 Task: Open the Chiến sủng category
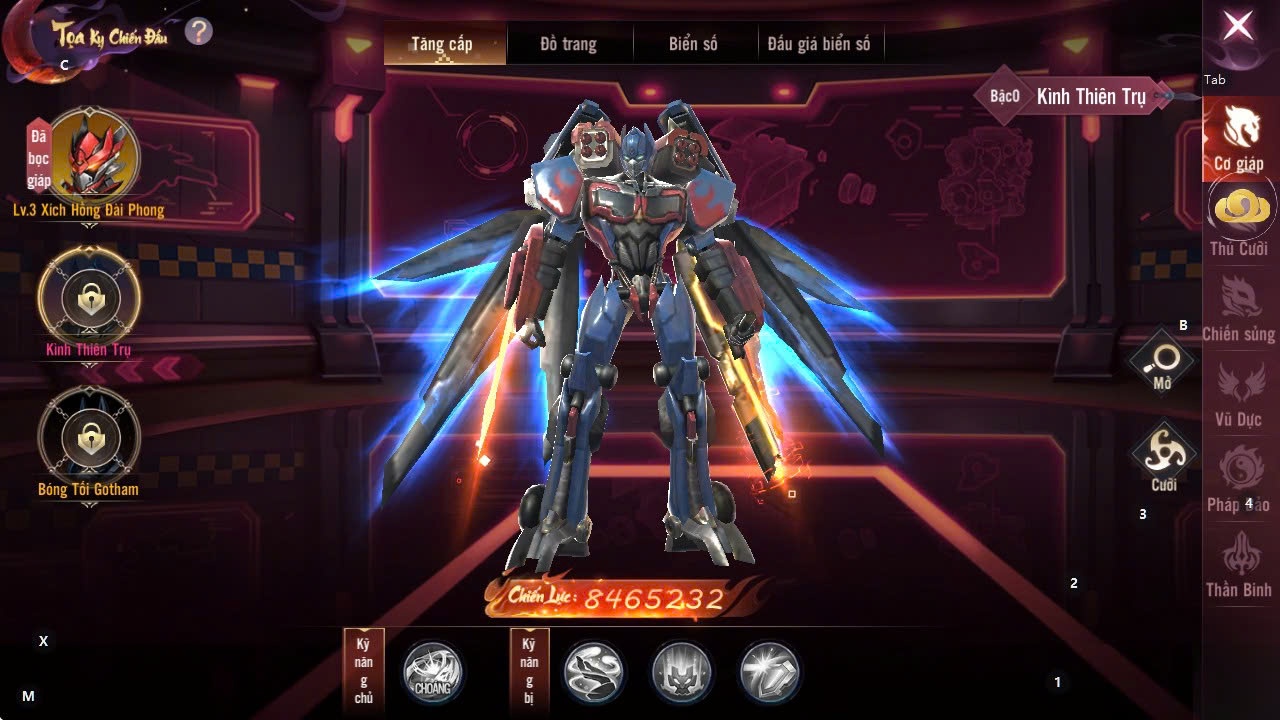pyautogui.click(x=1239, y=307)
